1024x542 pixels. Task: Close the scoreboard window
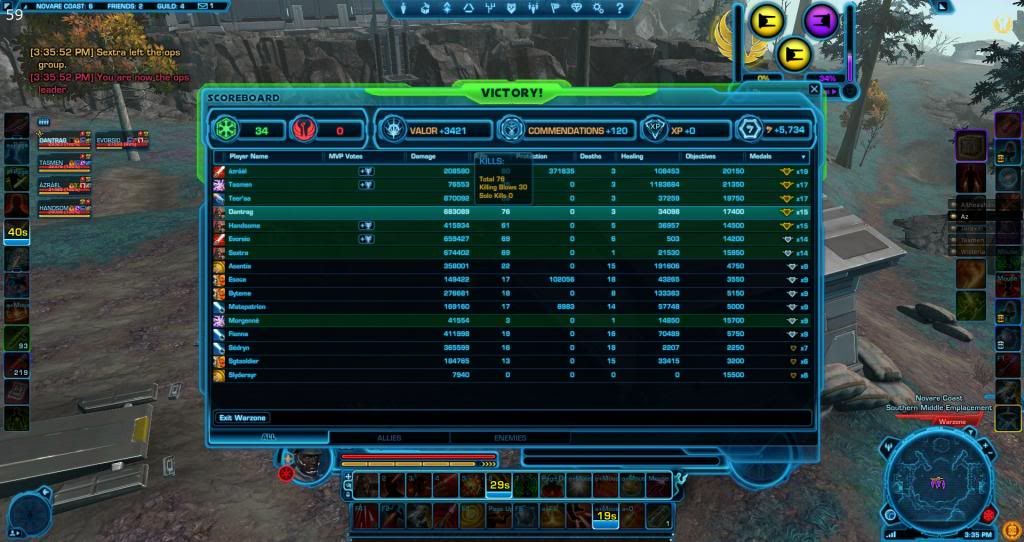814,89
